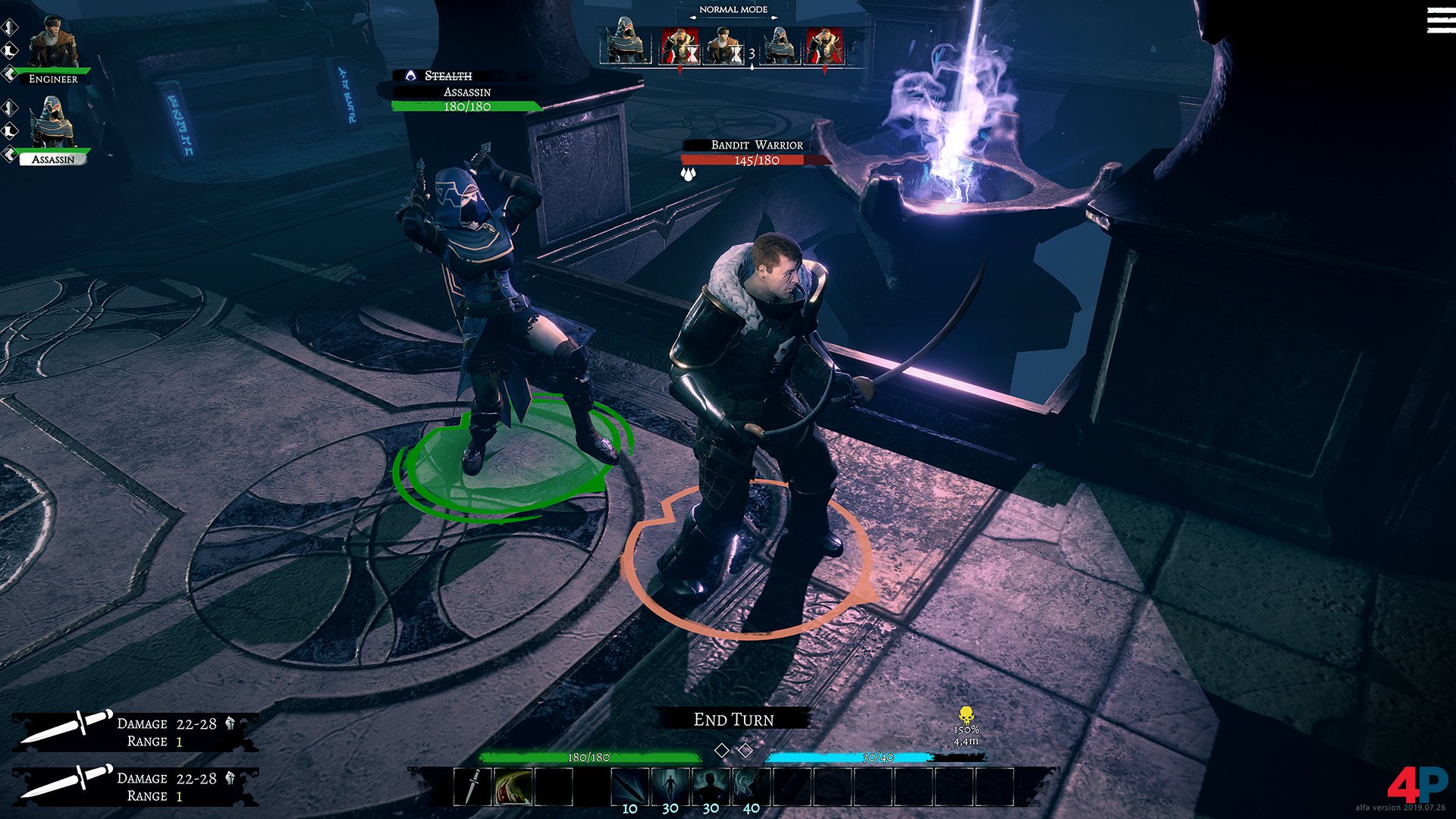Activate the dagger throw skill costing 10
The width and height of the screenshot is (1456, 819).
click(629, 786)
